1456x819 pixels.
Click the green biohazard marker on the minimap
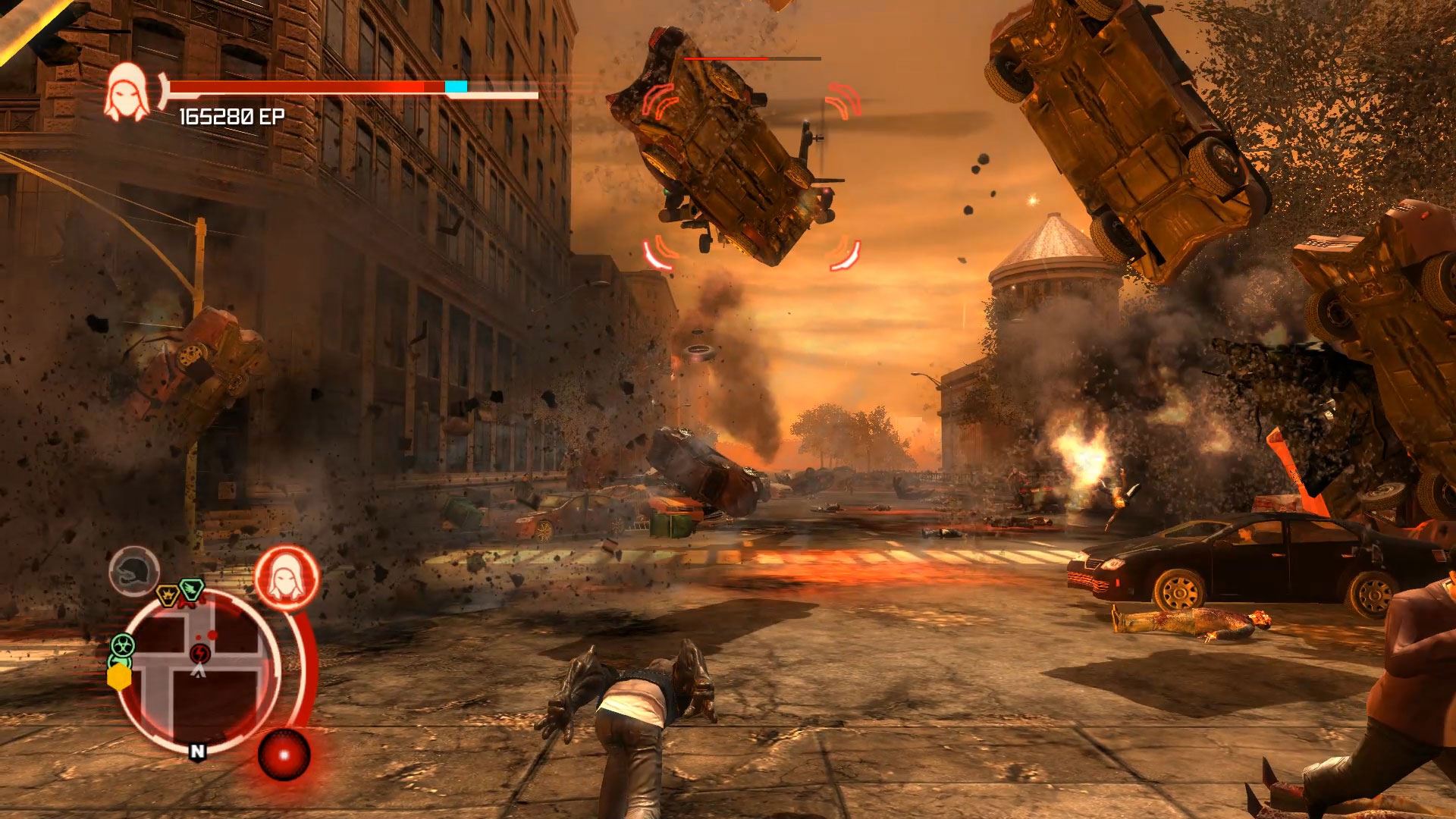[x=121, y=646]
